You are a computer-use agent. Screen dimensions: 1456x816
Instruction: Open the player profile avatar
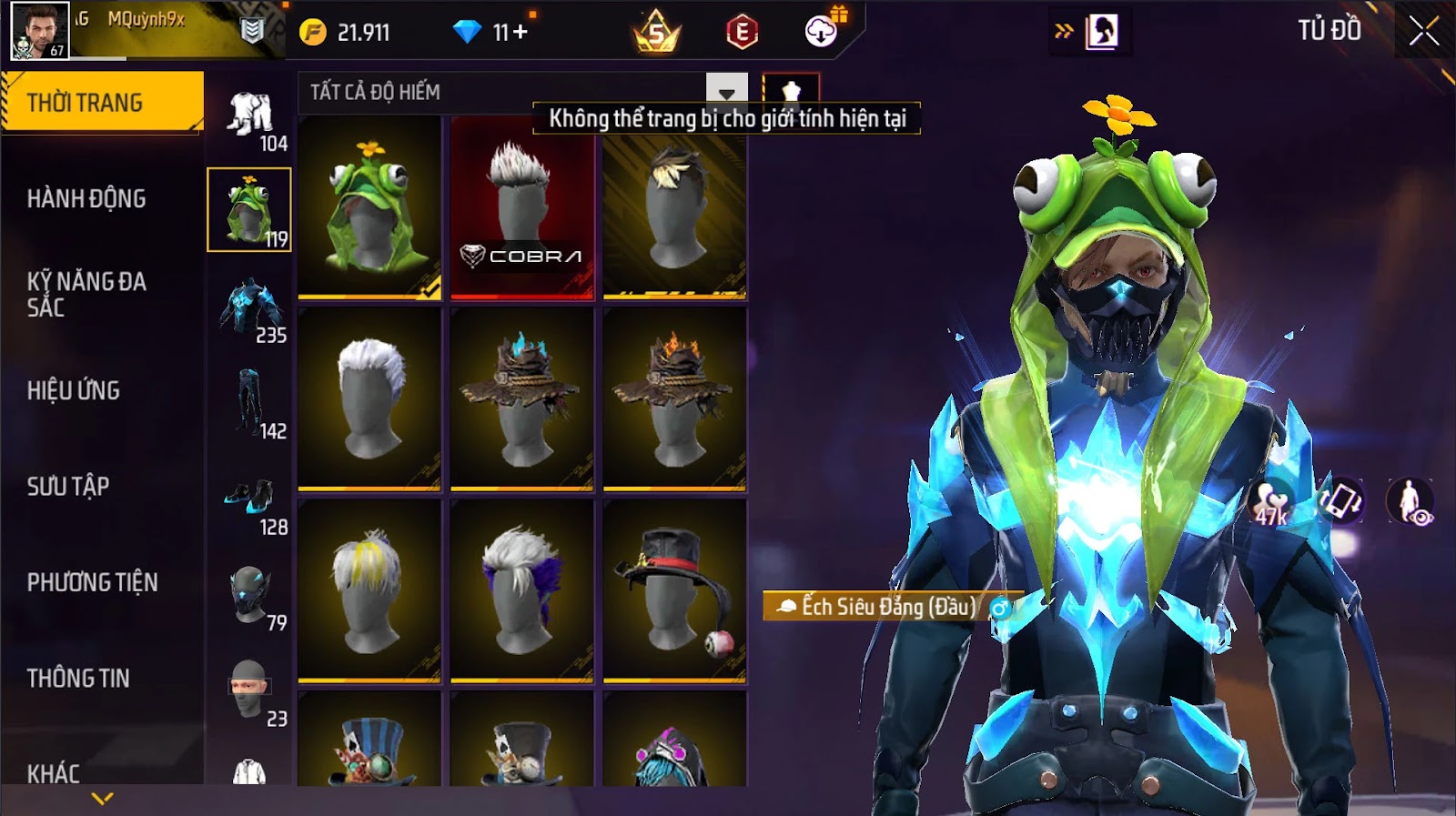(x=39, y=31)
